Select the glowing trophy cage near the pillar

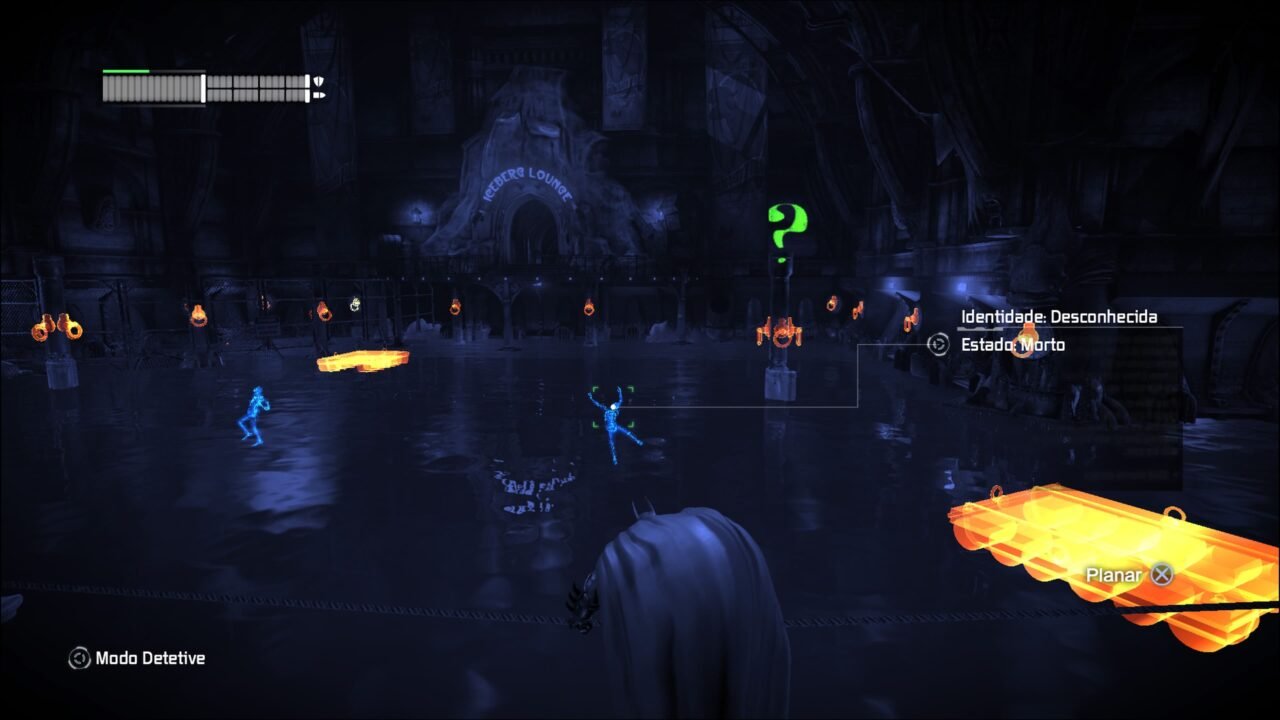781,336
